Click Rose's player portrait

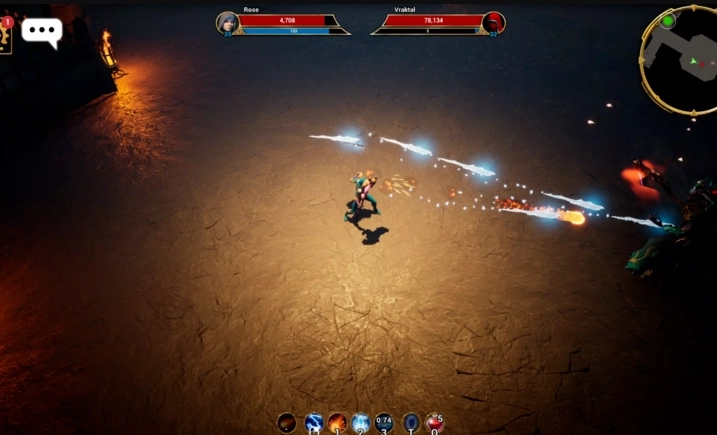(228, 23)
